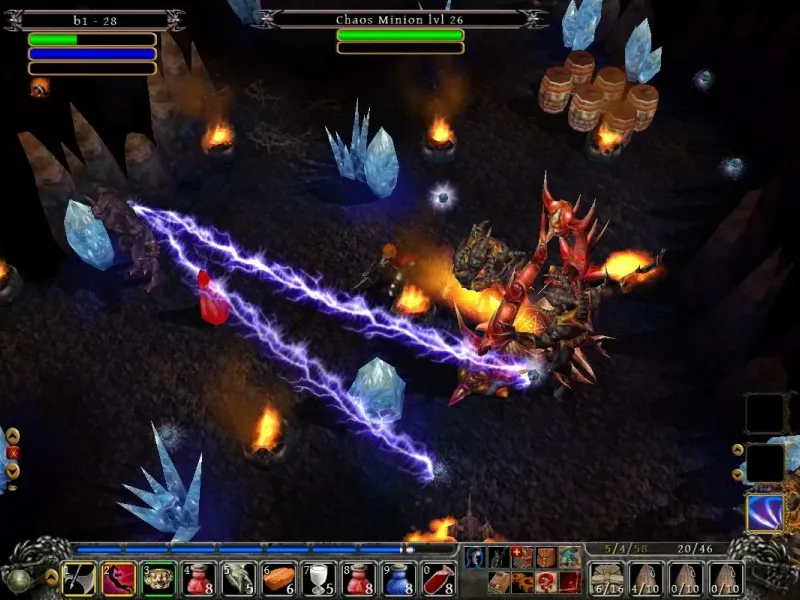Click the up arrow beside the skill slots
The image size is (800, 600).
(737, 450)
